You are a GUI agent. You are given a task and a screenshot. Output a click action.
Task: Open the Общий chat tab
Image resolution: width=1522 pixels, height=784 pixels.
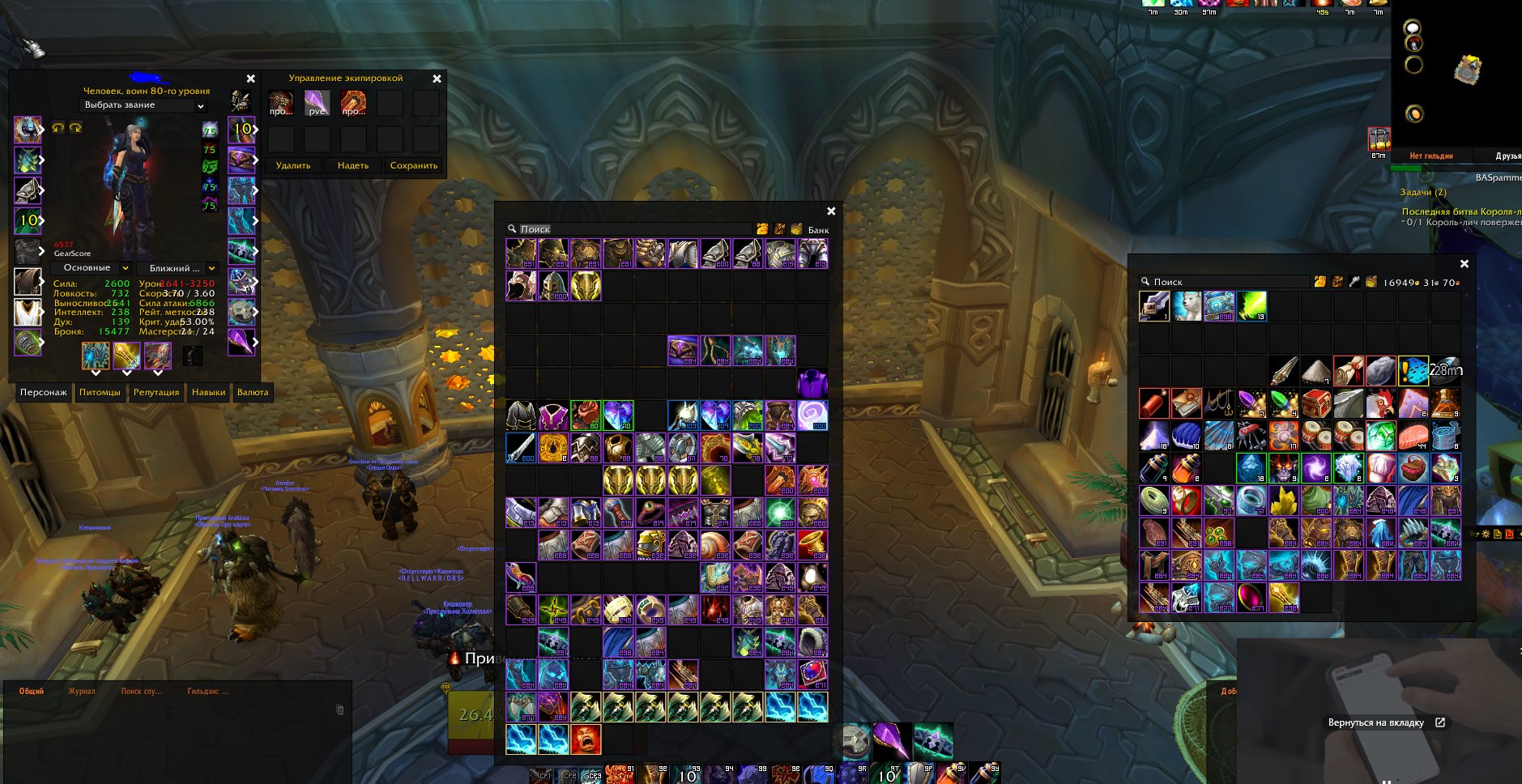click(x=32, y=692)
